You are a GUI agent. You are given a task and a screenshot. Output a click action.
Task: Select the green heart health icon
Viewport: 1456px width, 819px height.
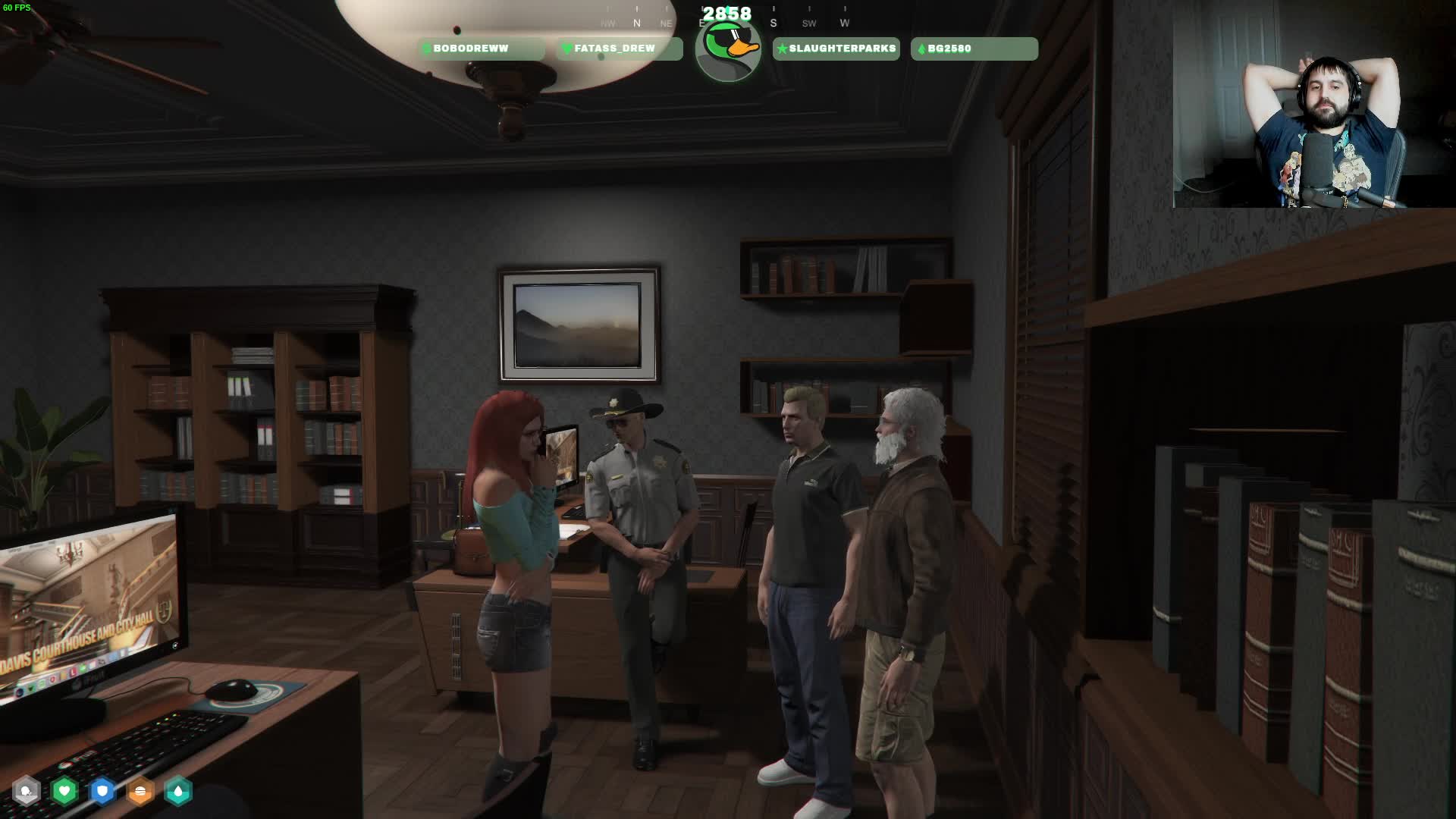64,792
